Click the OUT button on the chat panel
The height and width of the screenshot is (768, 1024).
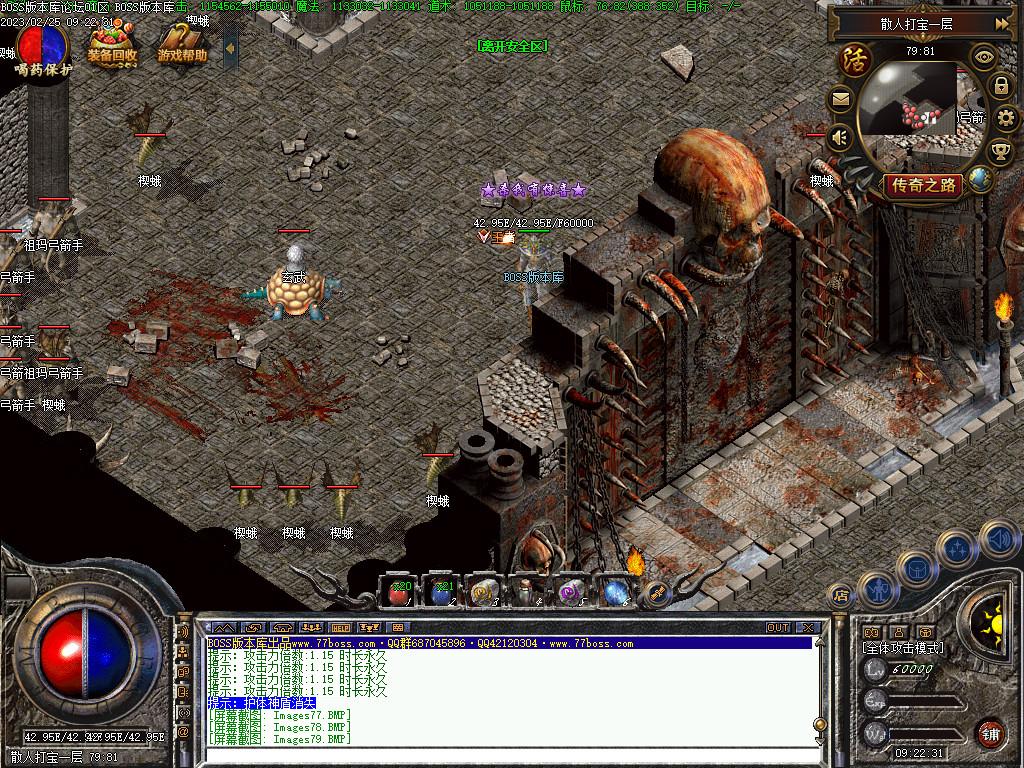(778, 627)
